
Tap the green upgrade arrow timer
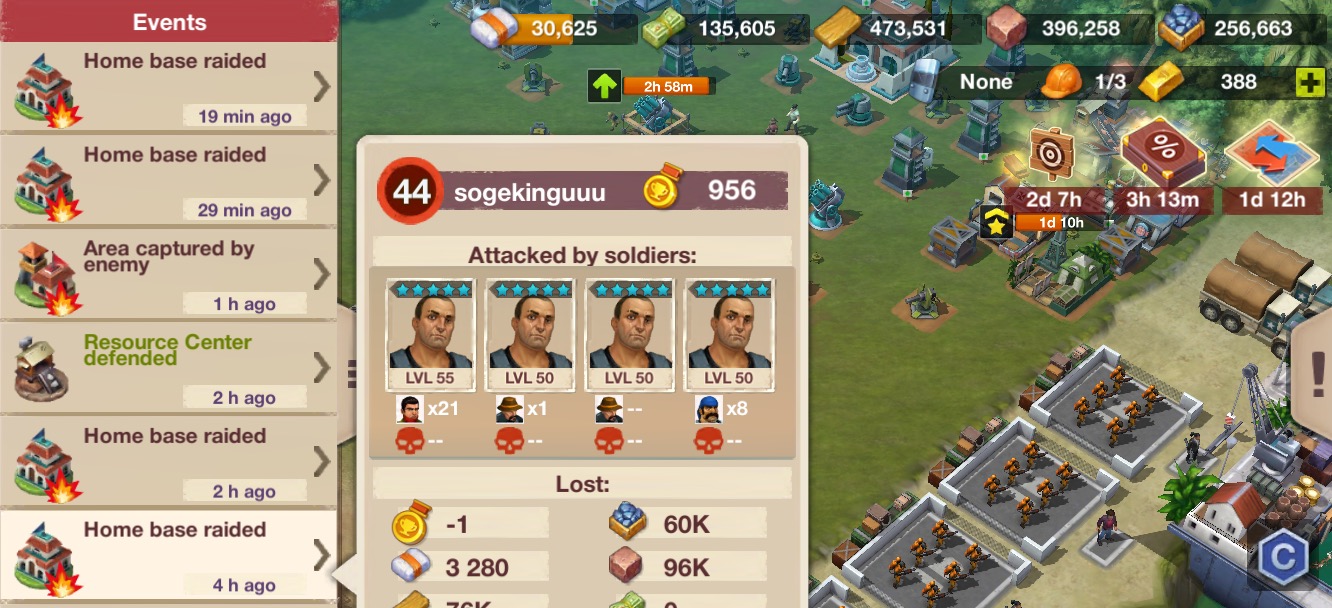coord(603,86)
